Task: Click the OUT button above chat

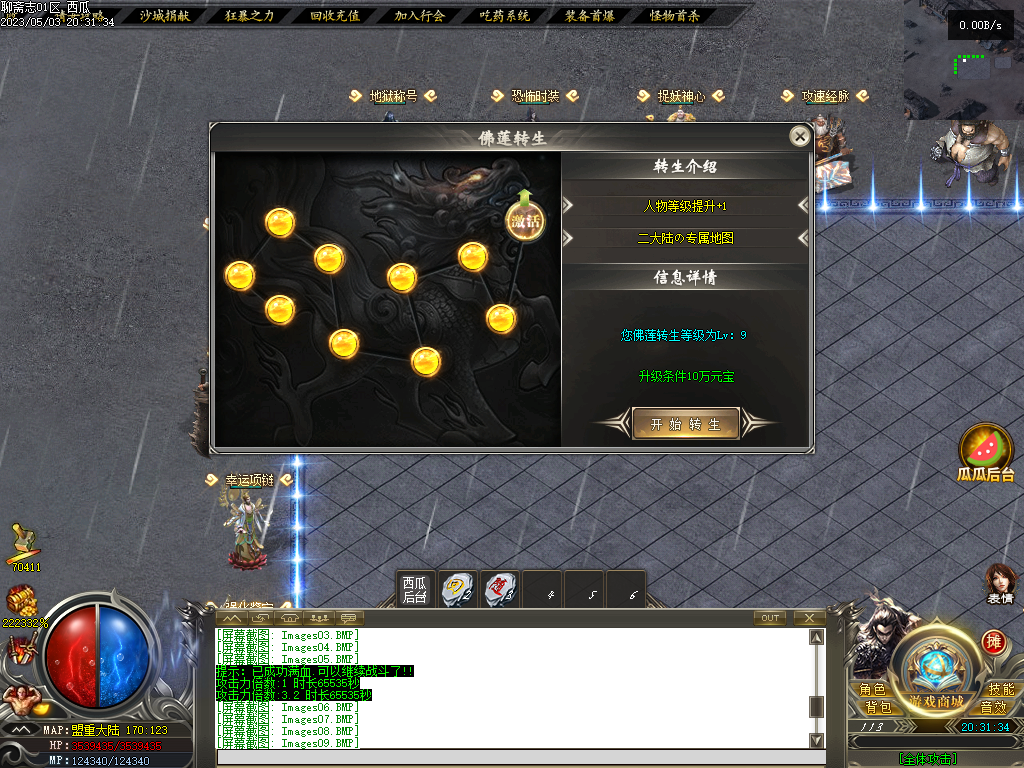Action: 770,618
